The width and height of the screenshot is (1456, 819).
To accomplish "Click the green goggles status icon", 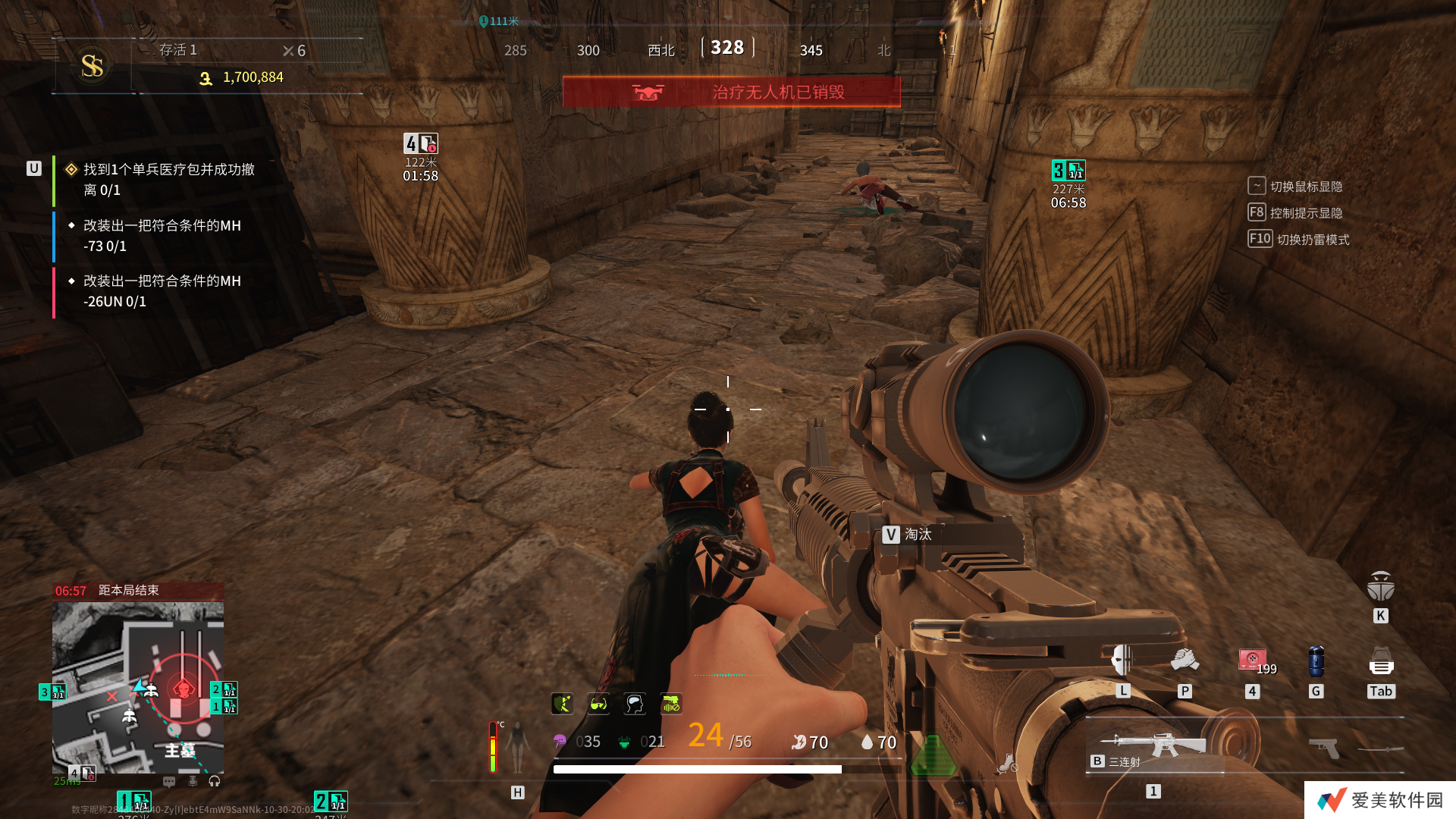I will pos(598,704).
